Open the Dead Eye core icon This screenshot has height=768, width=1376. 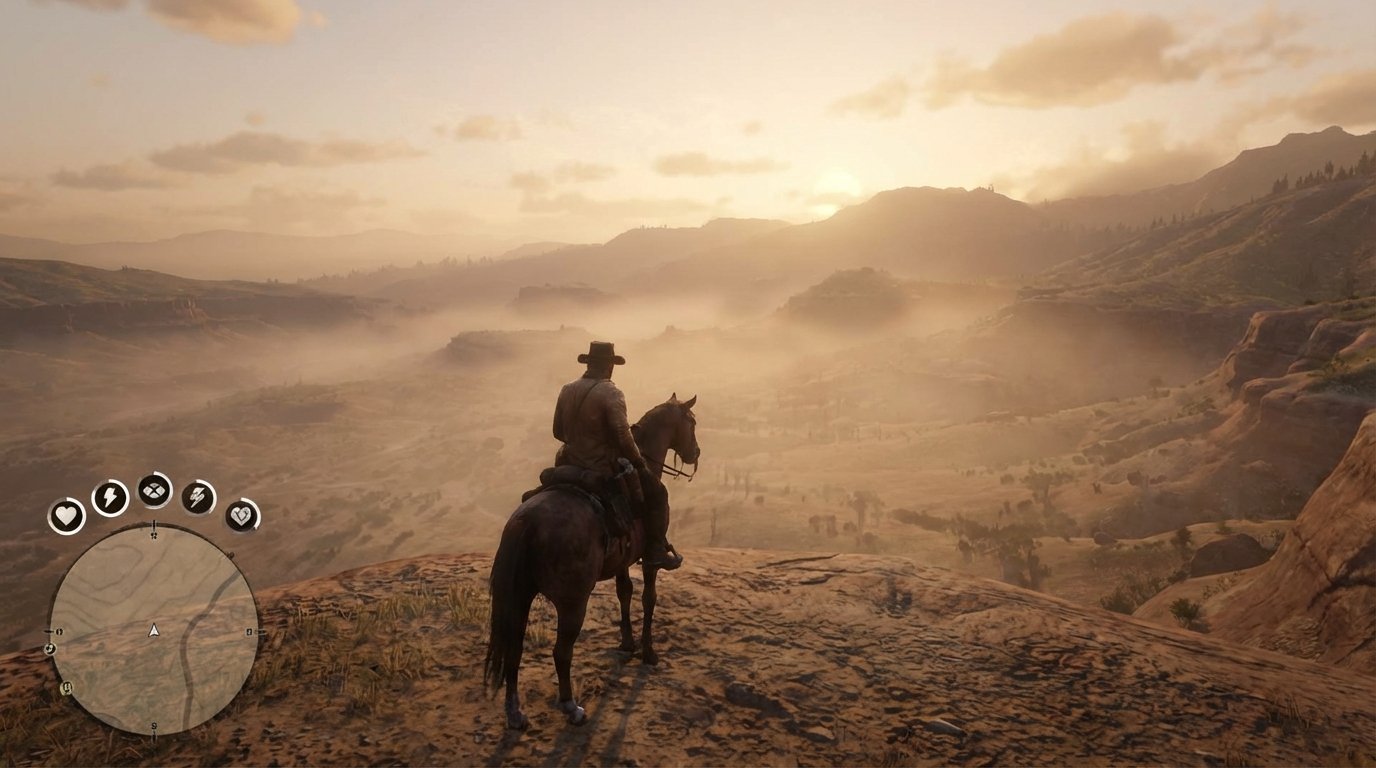click(153, 492)
